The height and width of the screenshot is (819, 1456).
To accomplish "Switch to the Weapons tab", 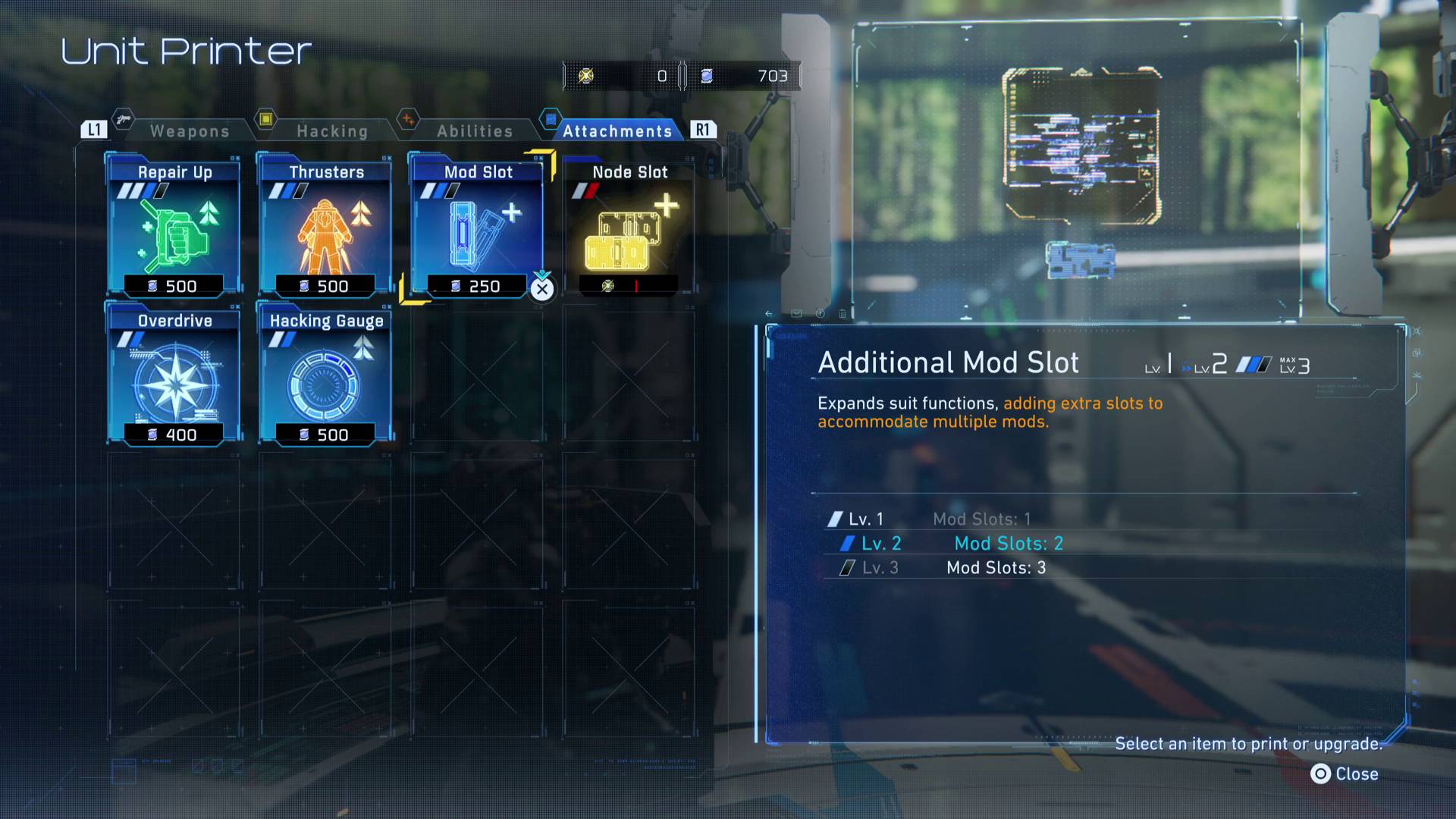I will [190, 130].
